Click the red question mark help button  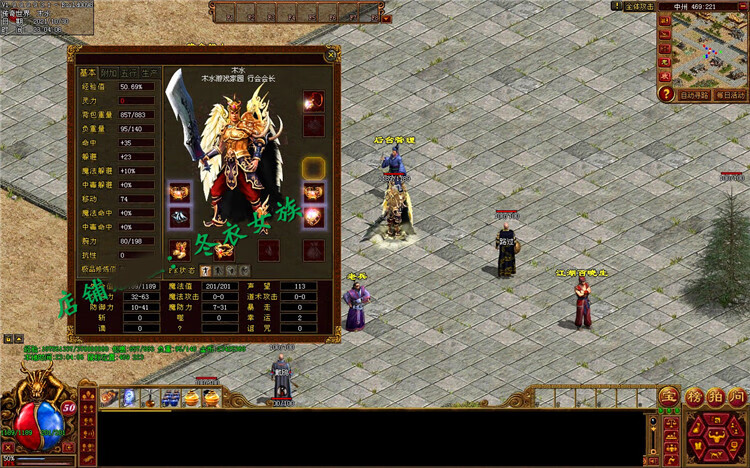click(x=665, y=94)
